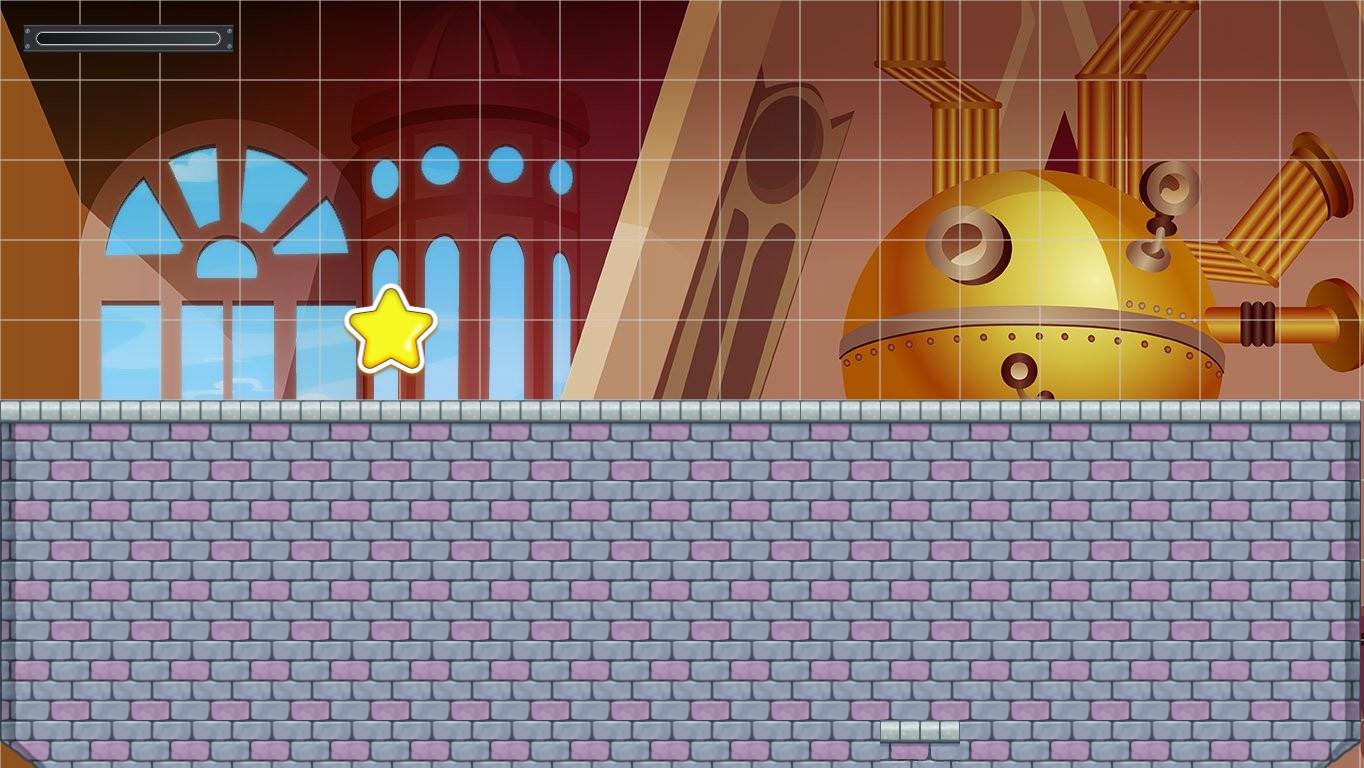This screenshot has height=768, width=1364.
Task: Click the lighter stone patch near the bottom wall
Action: point(920,731)
